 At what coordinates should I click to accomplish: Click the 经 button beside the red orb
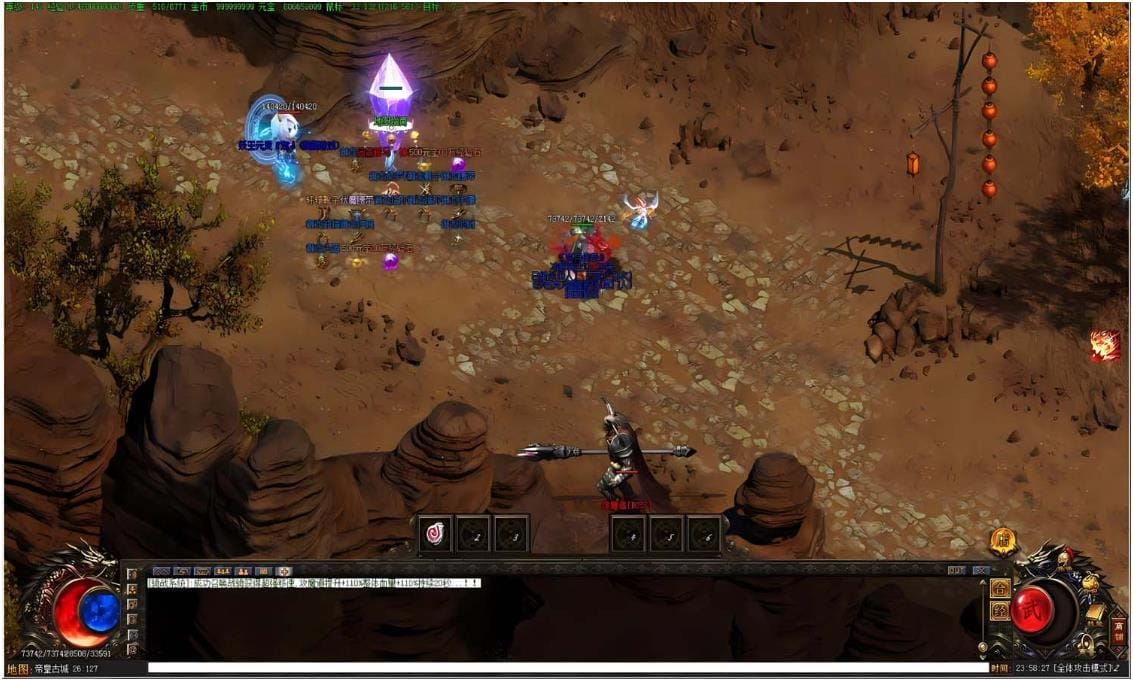tap(999, 611)
